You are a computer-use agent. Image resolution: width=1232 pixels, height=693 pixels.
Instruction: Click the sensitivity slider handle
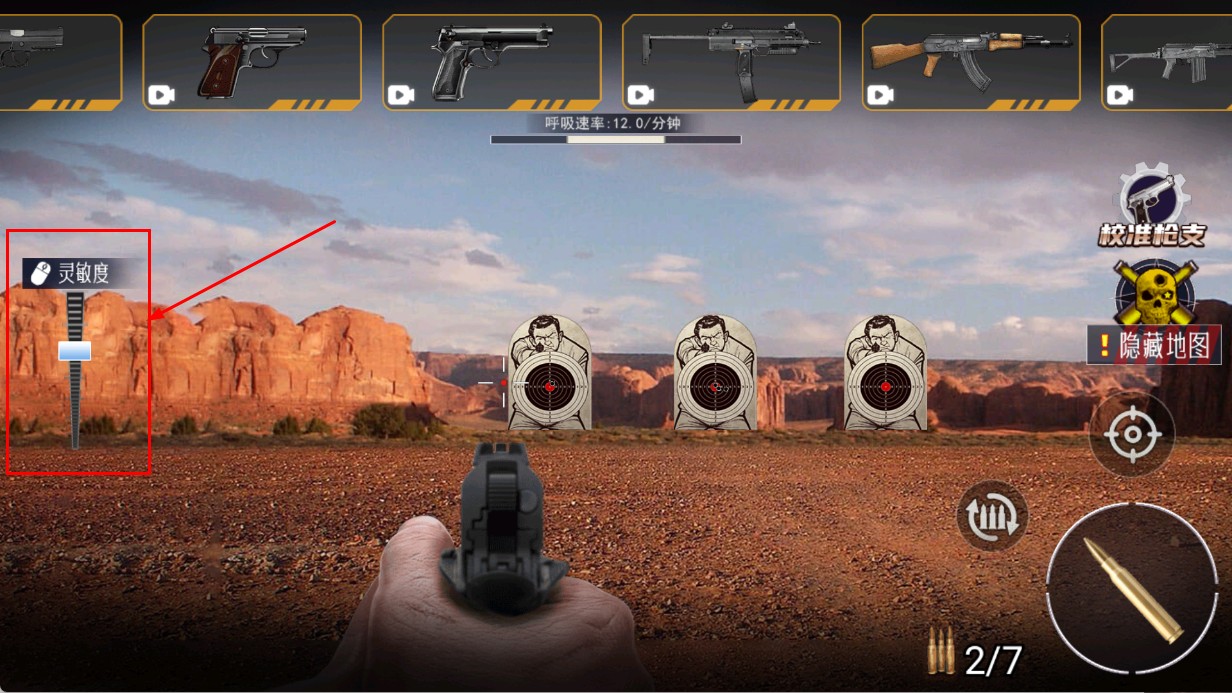[x=74, y=350]
